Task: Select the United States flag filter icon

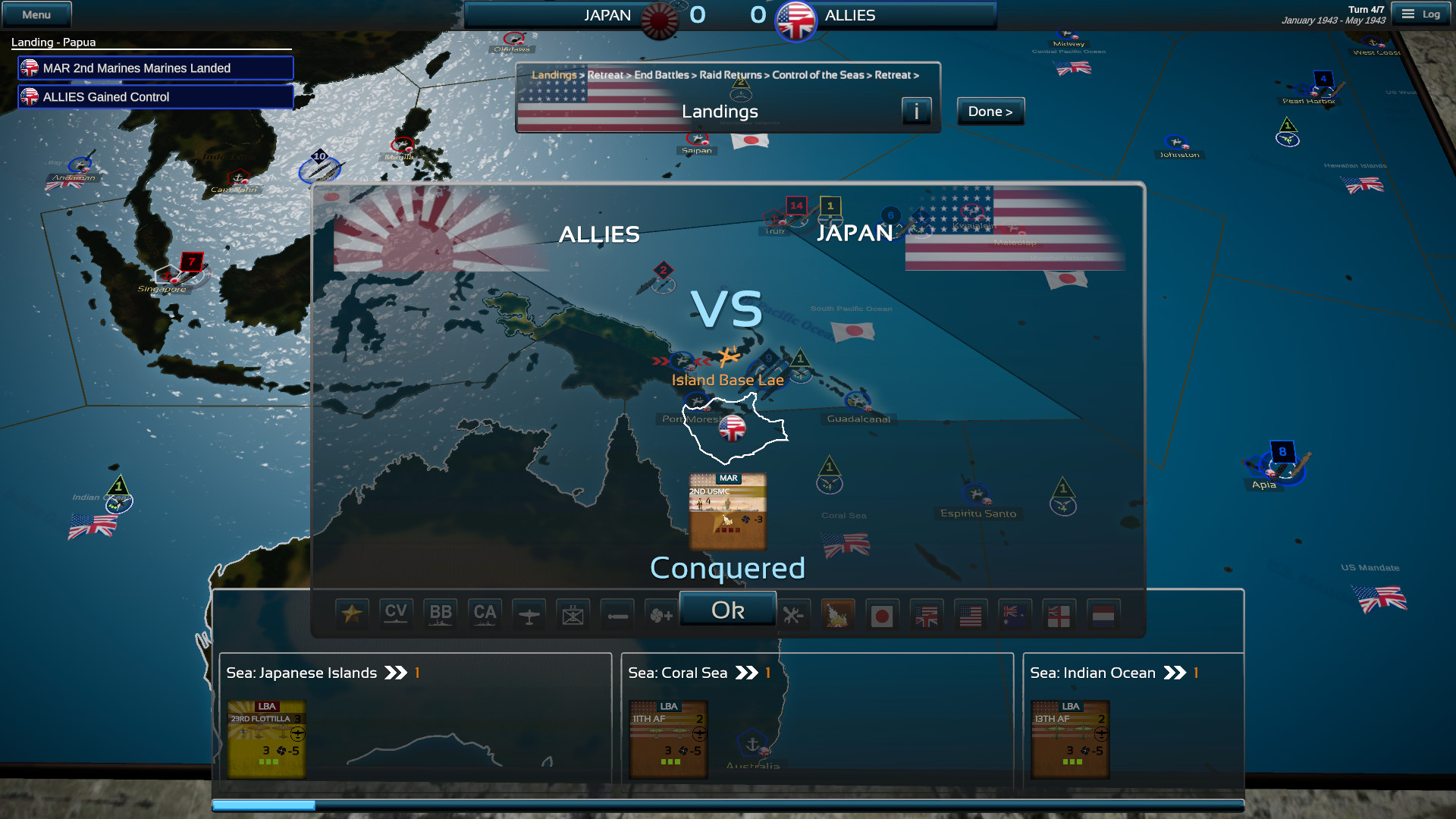Action: click(970, 613)
